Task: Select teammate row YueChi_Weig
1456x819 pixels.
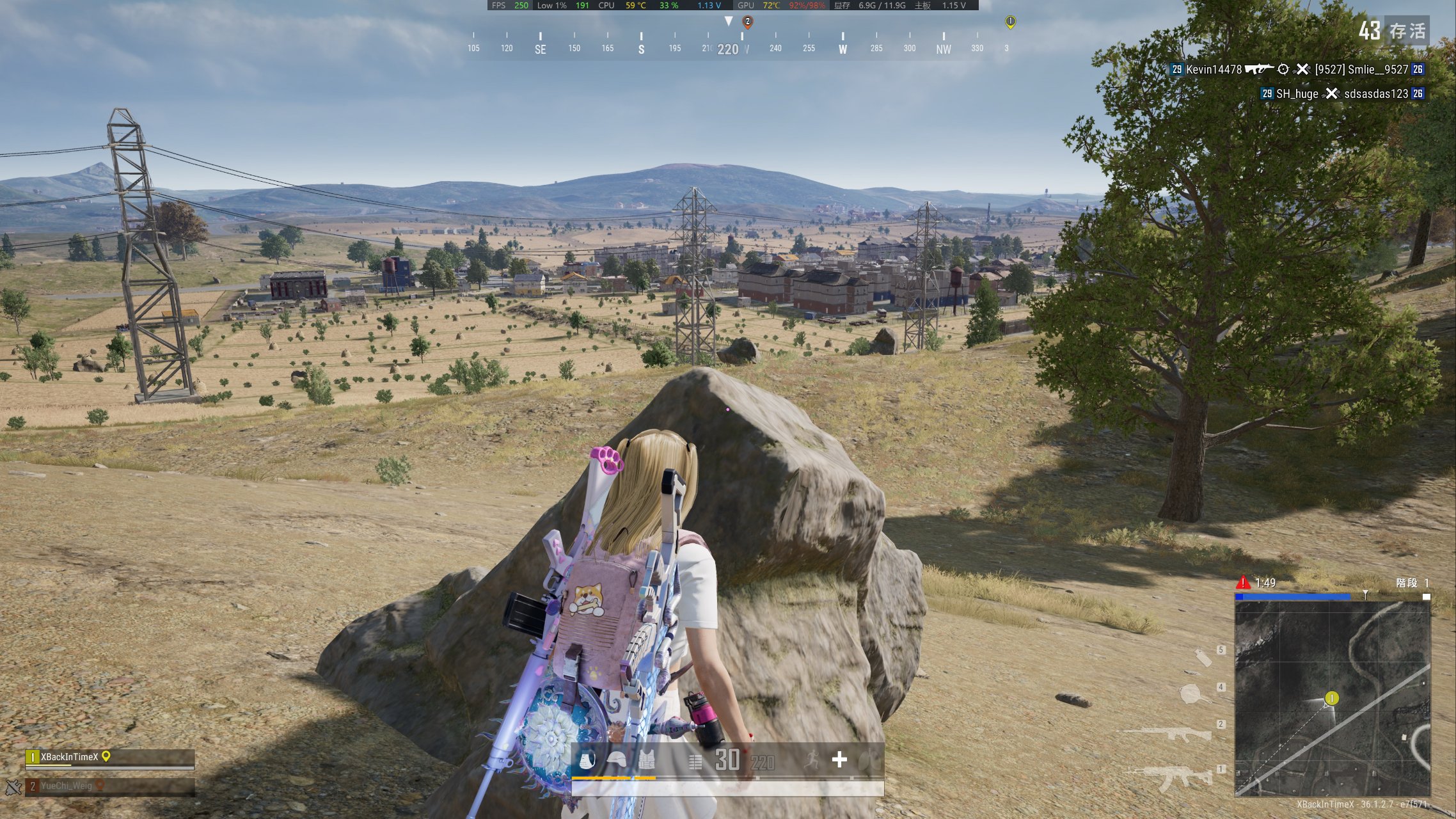Action: point(109,786)
